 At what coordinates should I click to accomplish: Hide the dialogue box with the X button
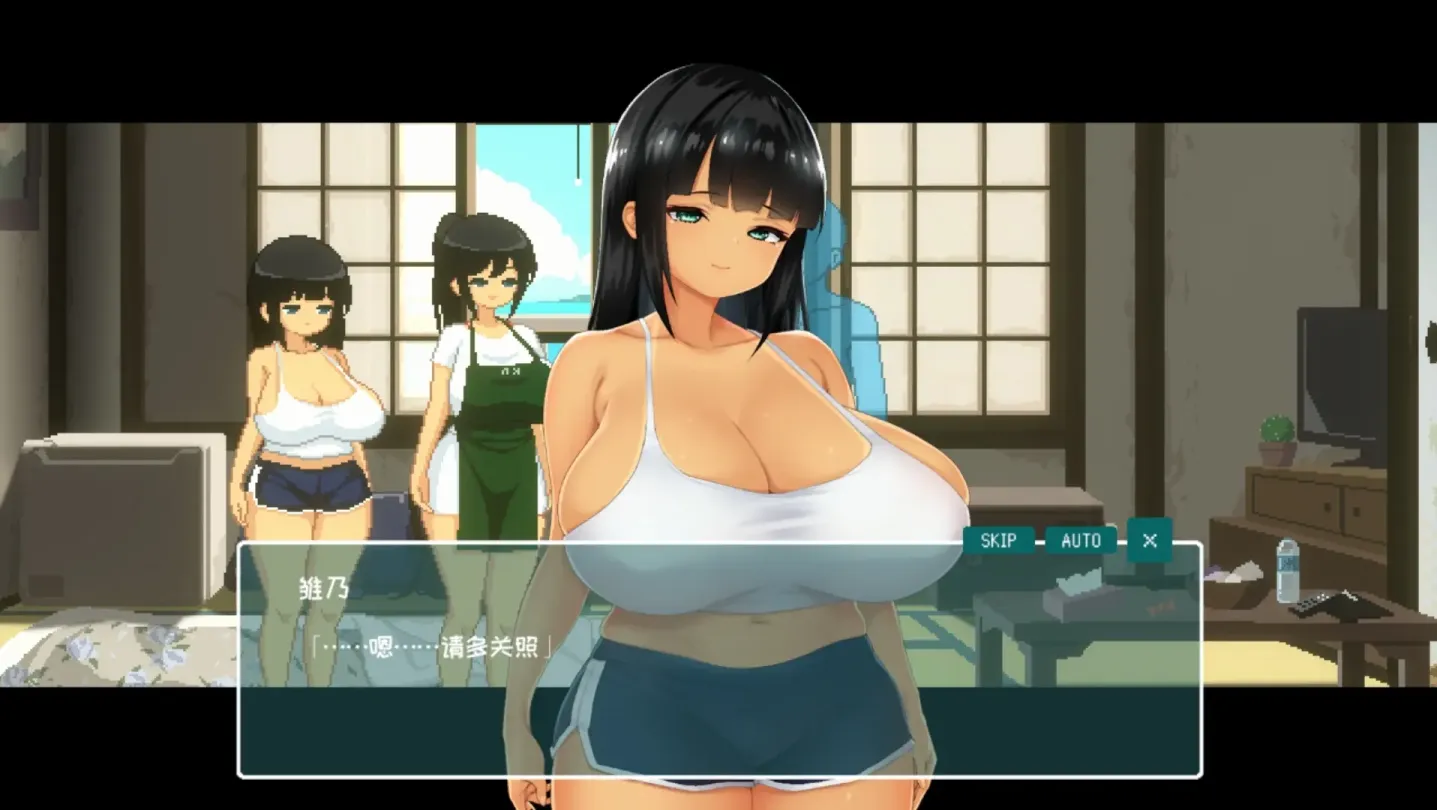[x=1148, y=540]
